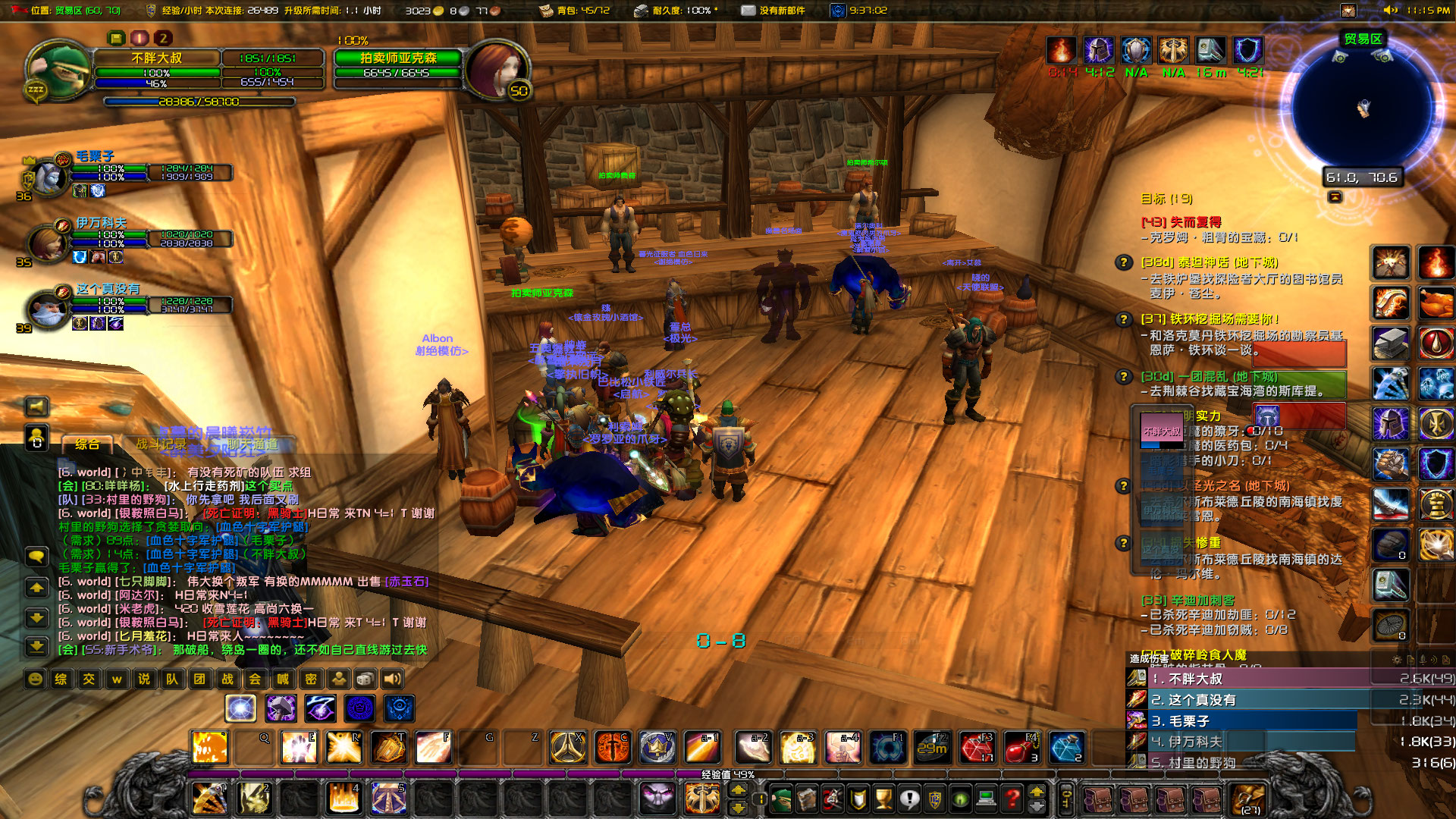This screenshot has width=1456, height=819.
Task: Open the game menu computer icon
Action: (986, 798)
